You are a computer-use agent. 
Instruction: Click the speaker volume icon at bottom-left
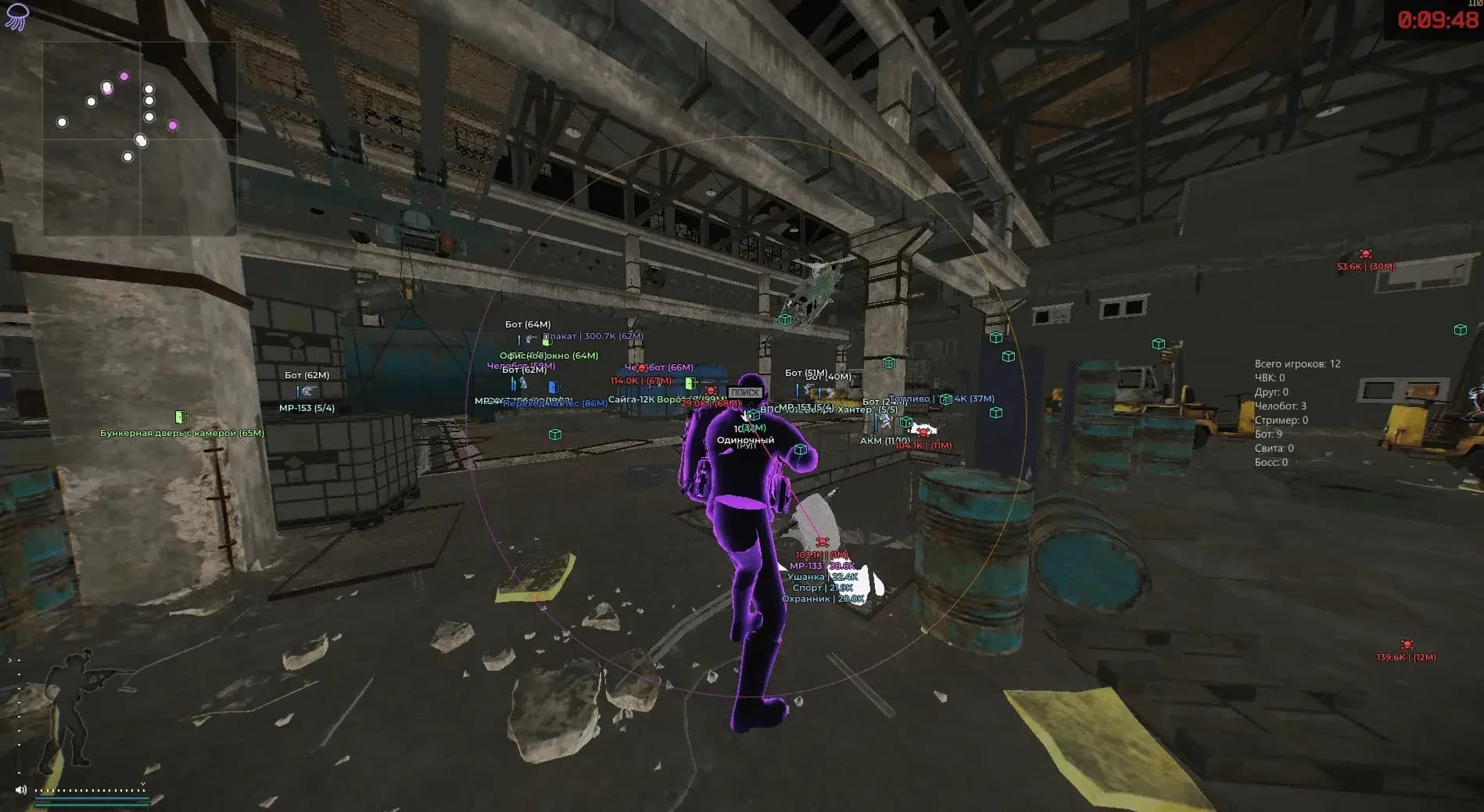point(22,790)
